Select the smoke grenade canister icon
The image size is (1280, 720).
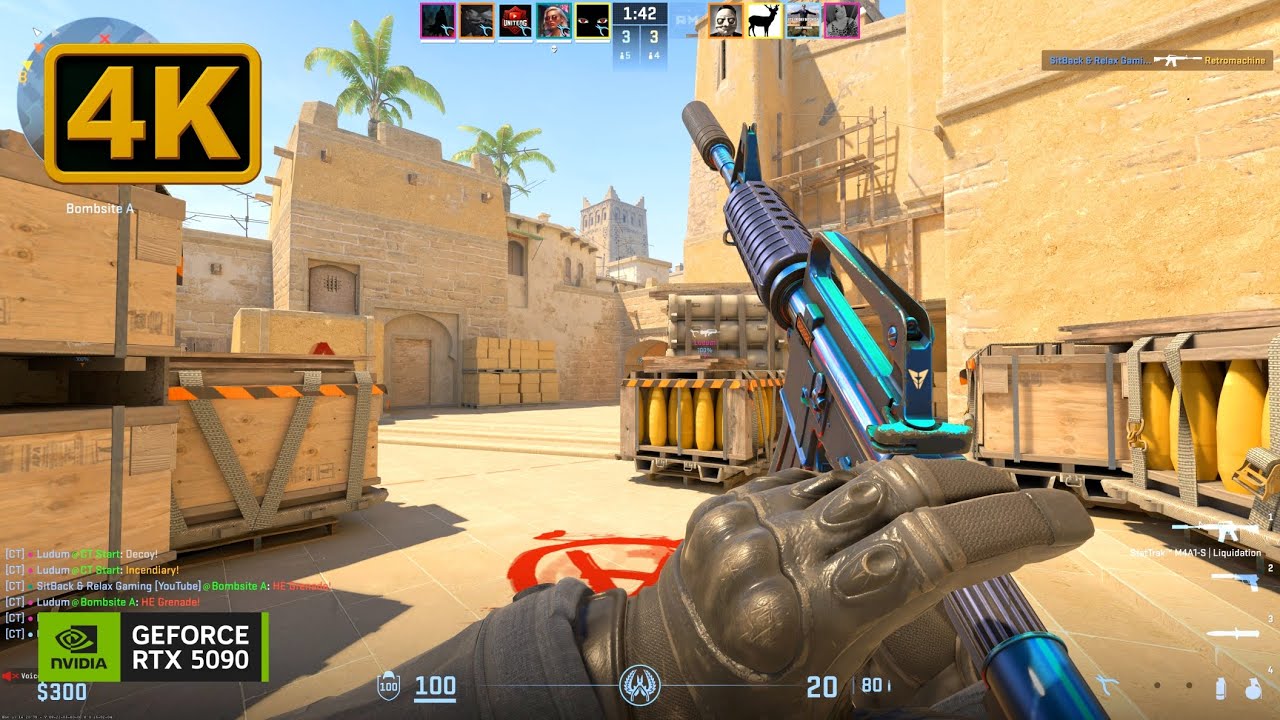tap(1220, 688)
